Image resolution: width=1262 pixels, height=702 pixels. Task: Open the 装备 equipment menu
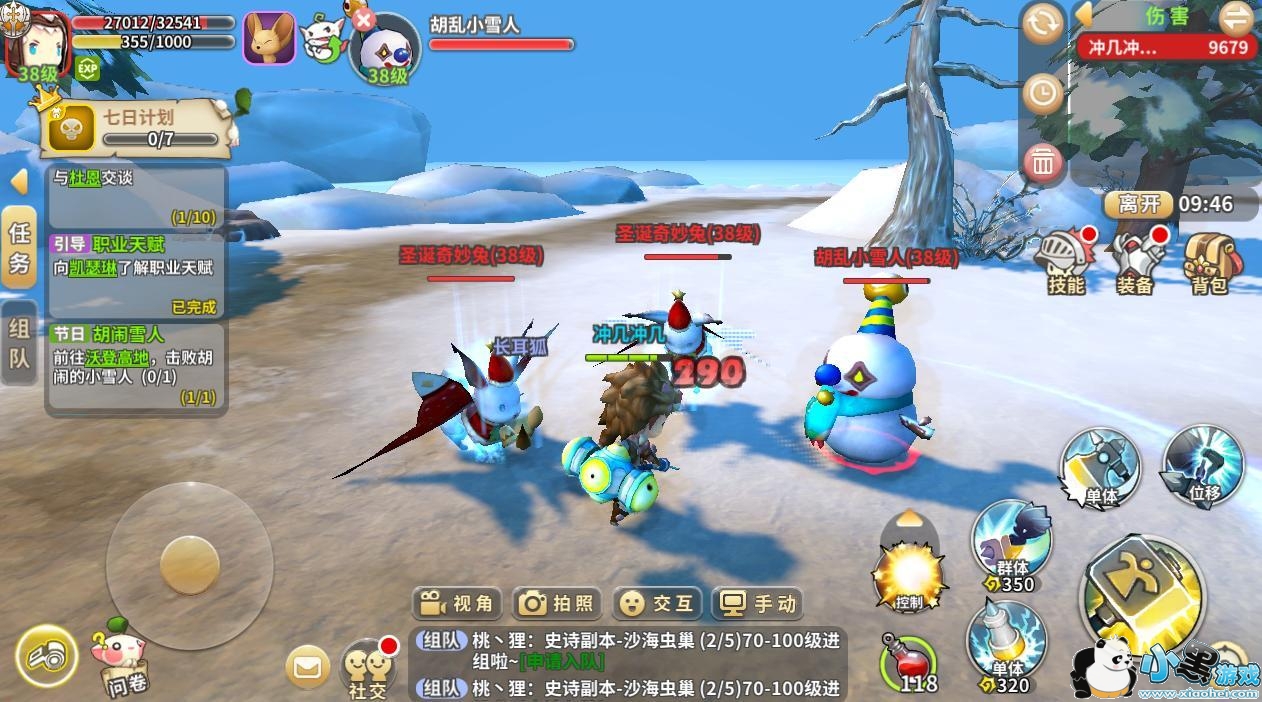pyautogui.click(x=1137, y=262)
